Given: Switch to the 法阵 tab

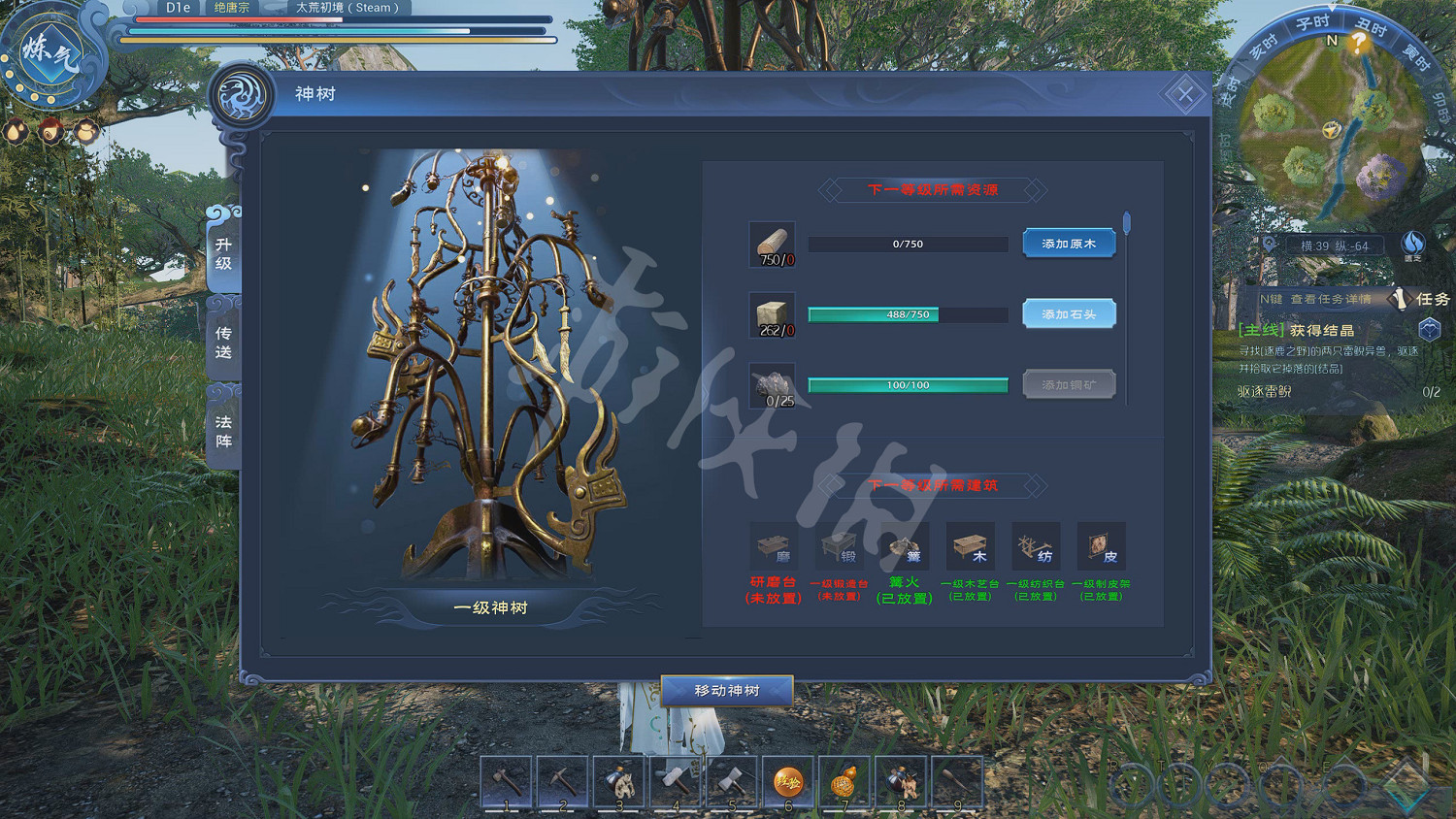Looking at the screenshot, I should [x=221, y=430].
